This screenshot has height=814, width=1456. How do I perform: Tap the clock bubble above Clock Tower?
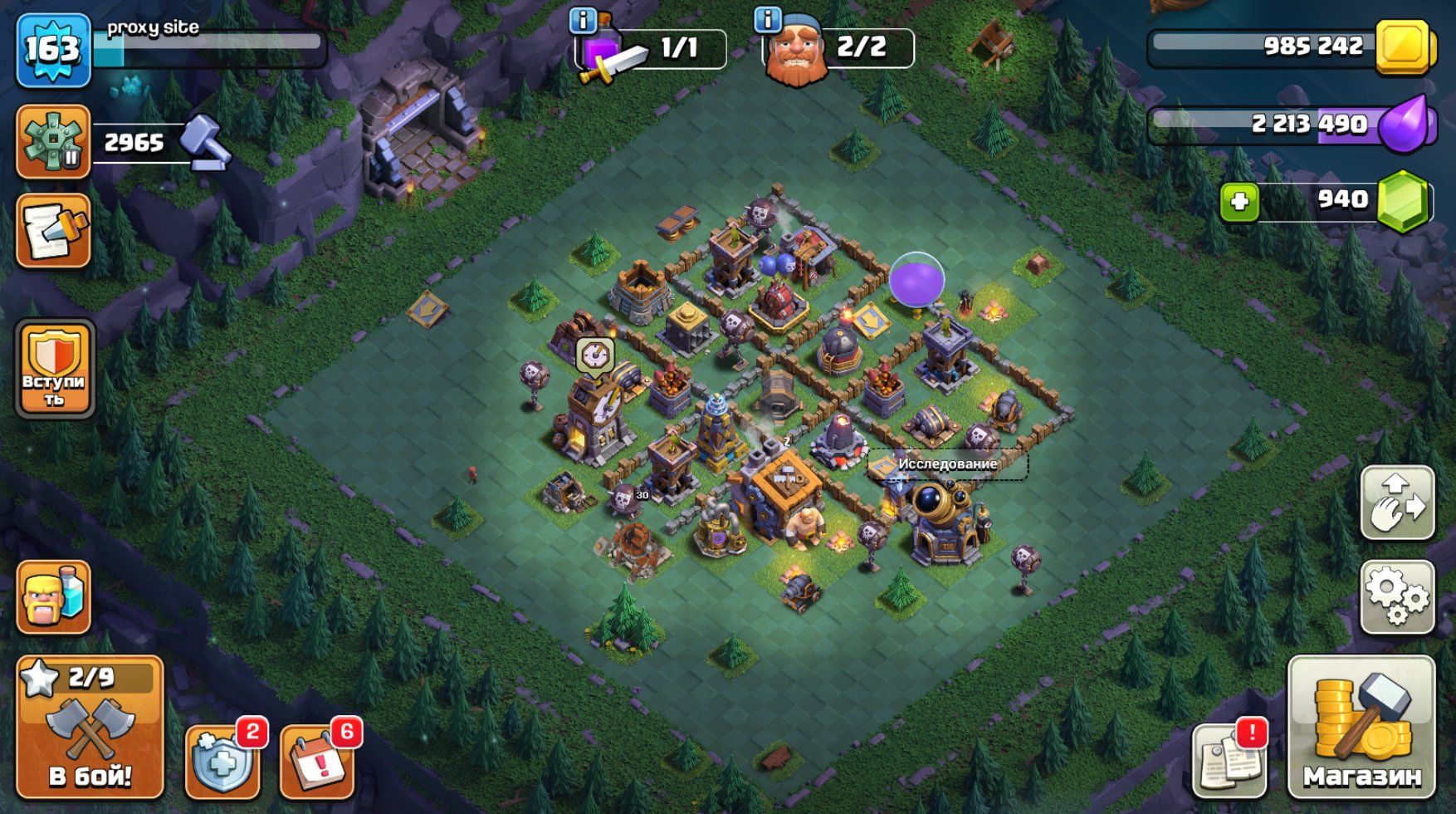click(595, 356)
